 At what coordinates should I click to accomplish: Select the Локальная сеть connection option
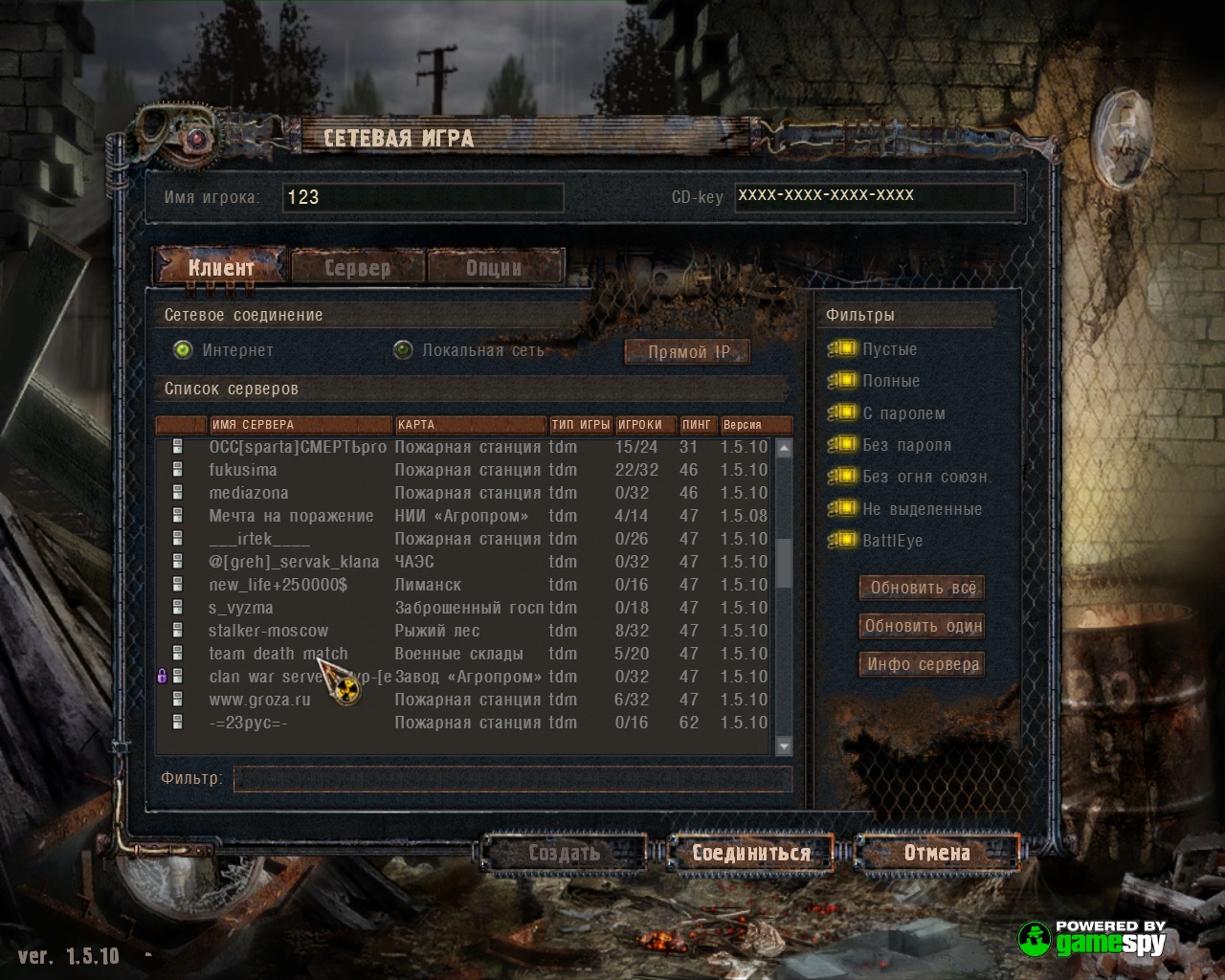pos(403,350)
